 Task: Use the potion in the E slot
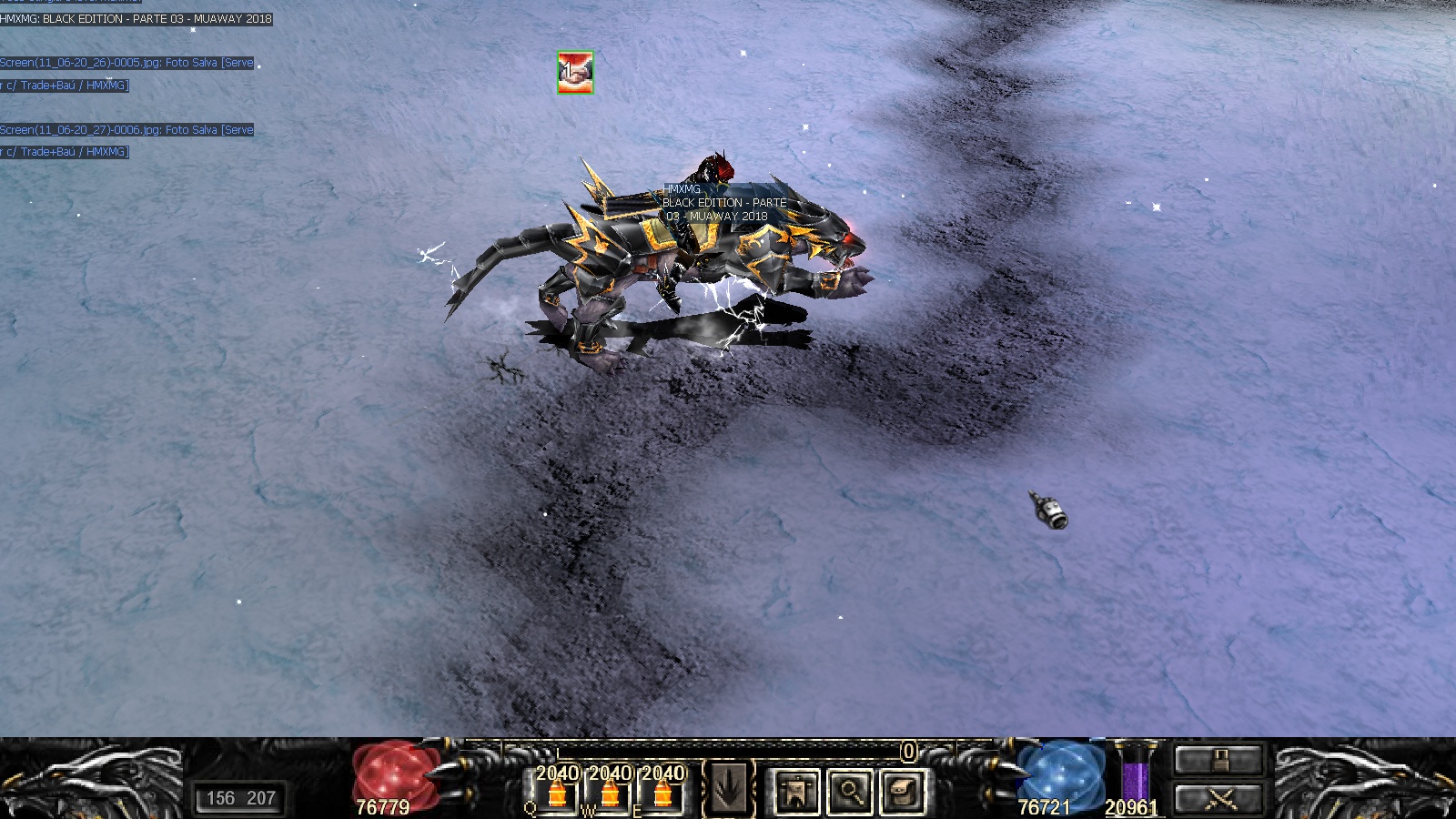pos(663,793)
